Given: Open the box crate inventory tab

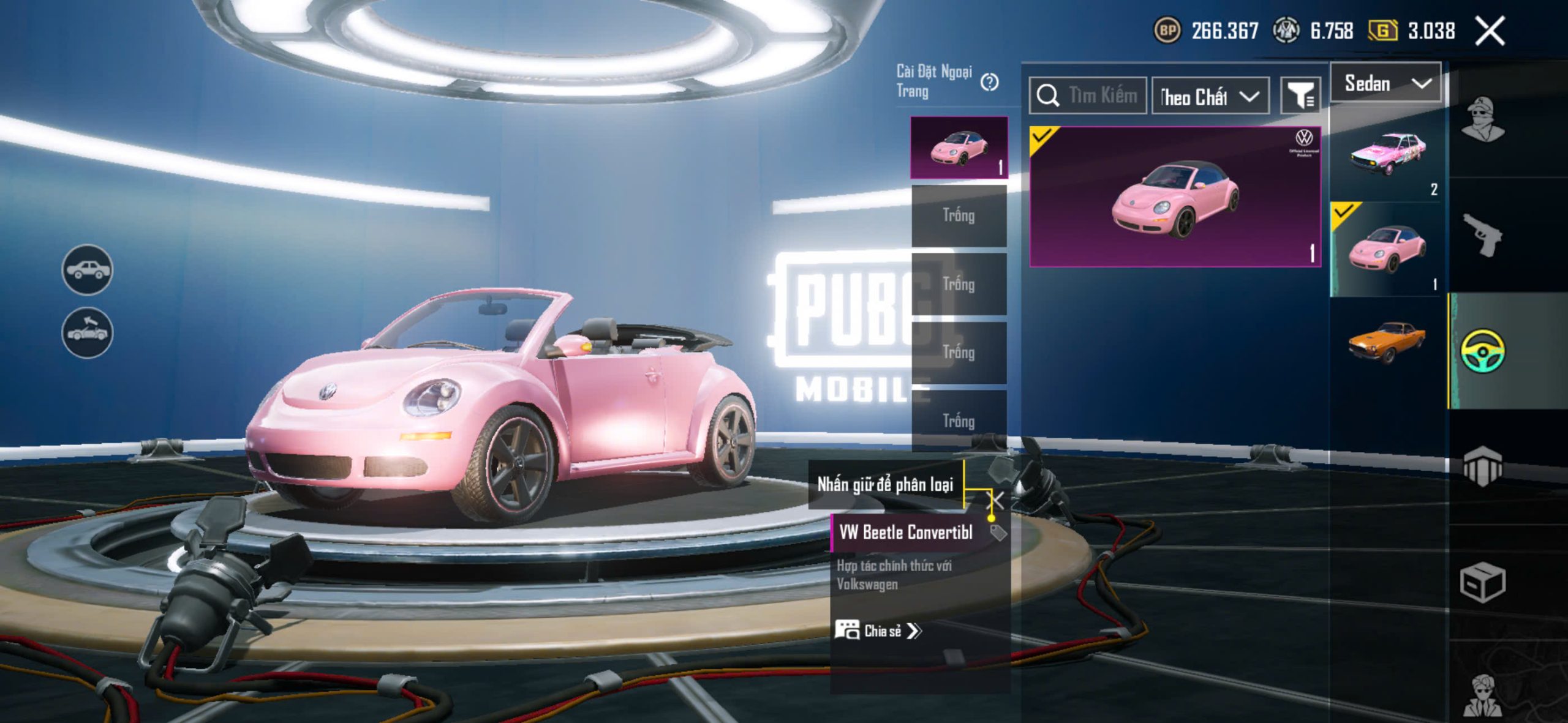Looking at the screenshot, I should pos(1482,583).
